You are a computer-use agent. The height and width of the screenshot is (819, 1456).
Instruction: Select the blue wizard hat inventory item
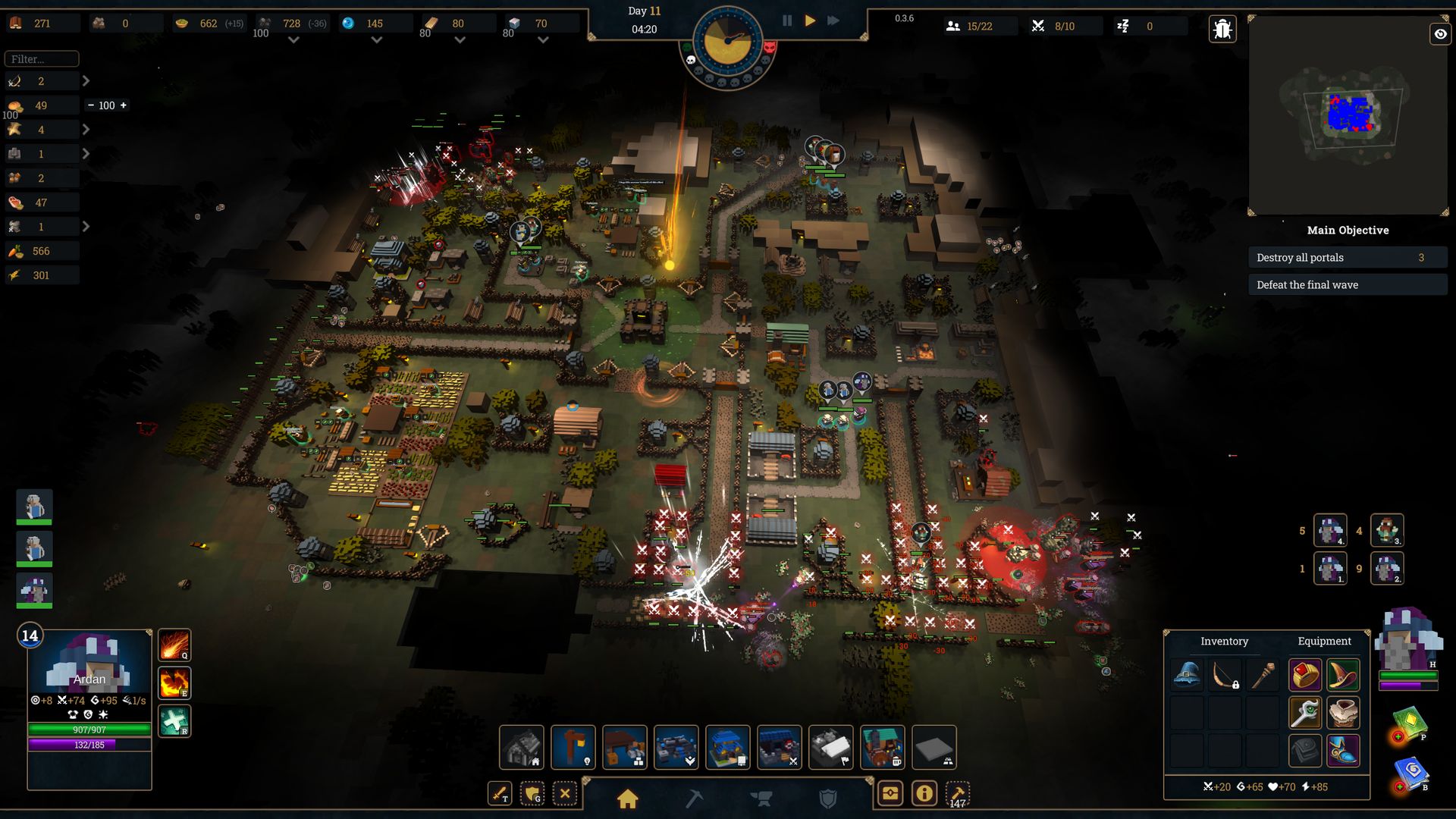(1187, 674)
